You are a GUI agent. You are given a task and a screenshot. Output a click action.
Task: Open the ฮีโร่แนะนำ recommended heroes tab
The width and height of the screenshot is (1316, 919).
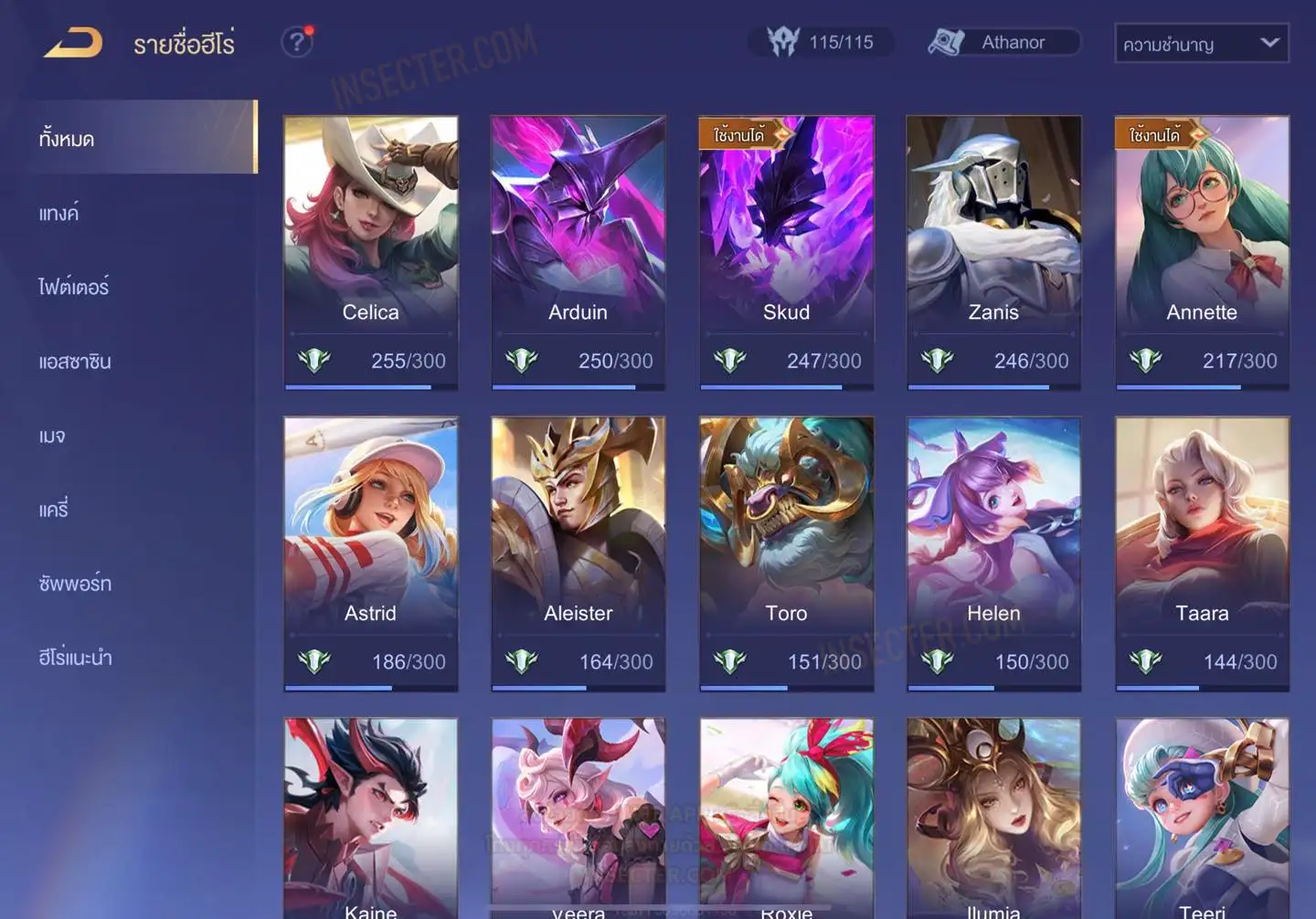(75, 658)
